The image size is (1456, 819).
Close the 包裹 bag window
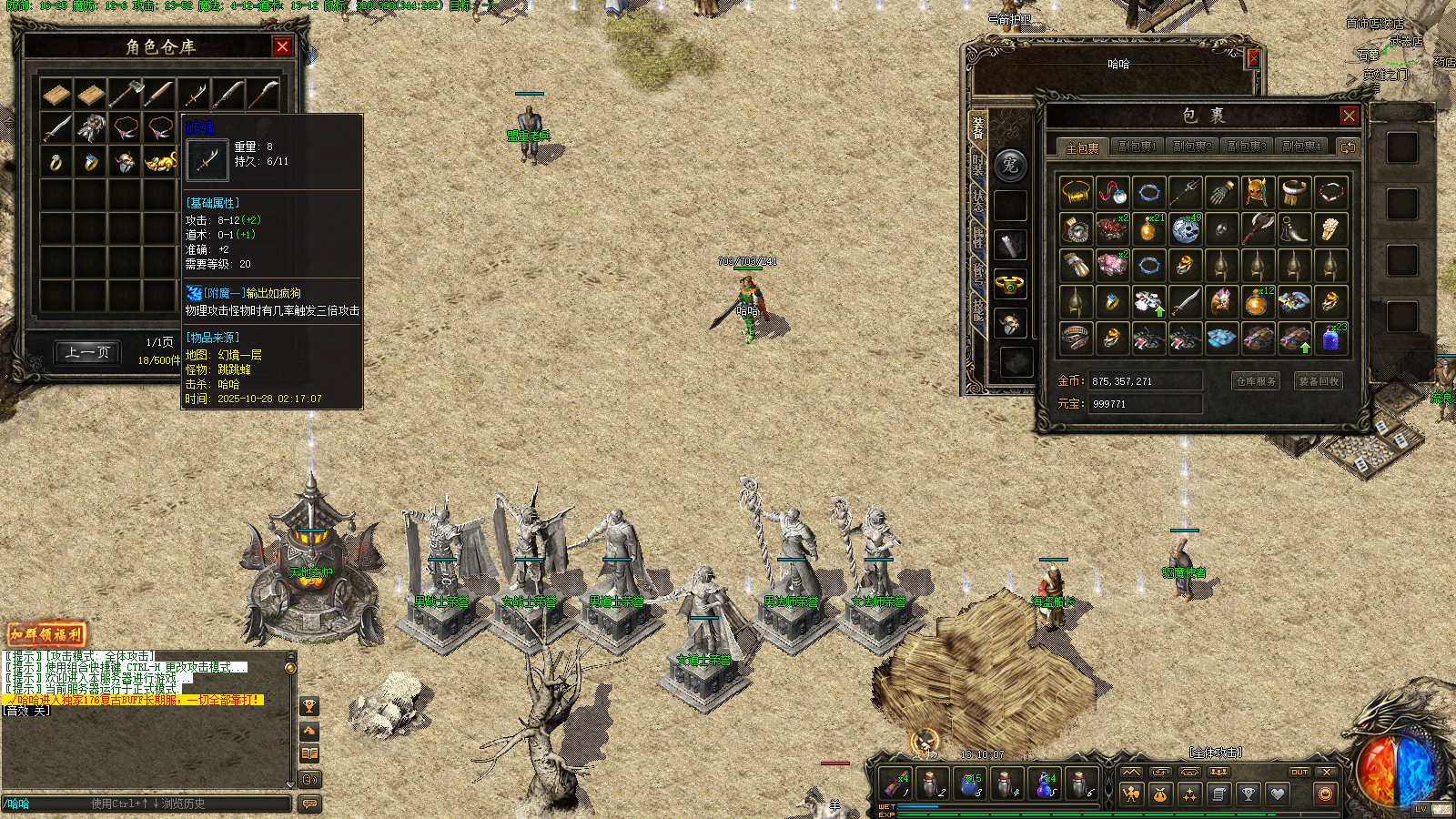point(1349,116)
